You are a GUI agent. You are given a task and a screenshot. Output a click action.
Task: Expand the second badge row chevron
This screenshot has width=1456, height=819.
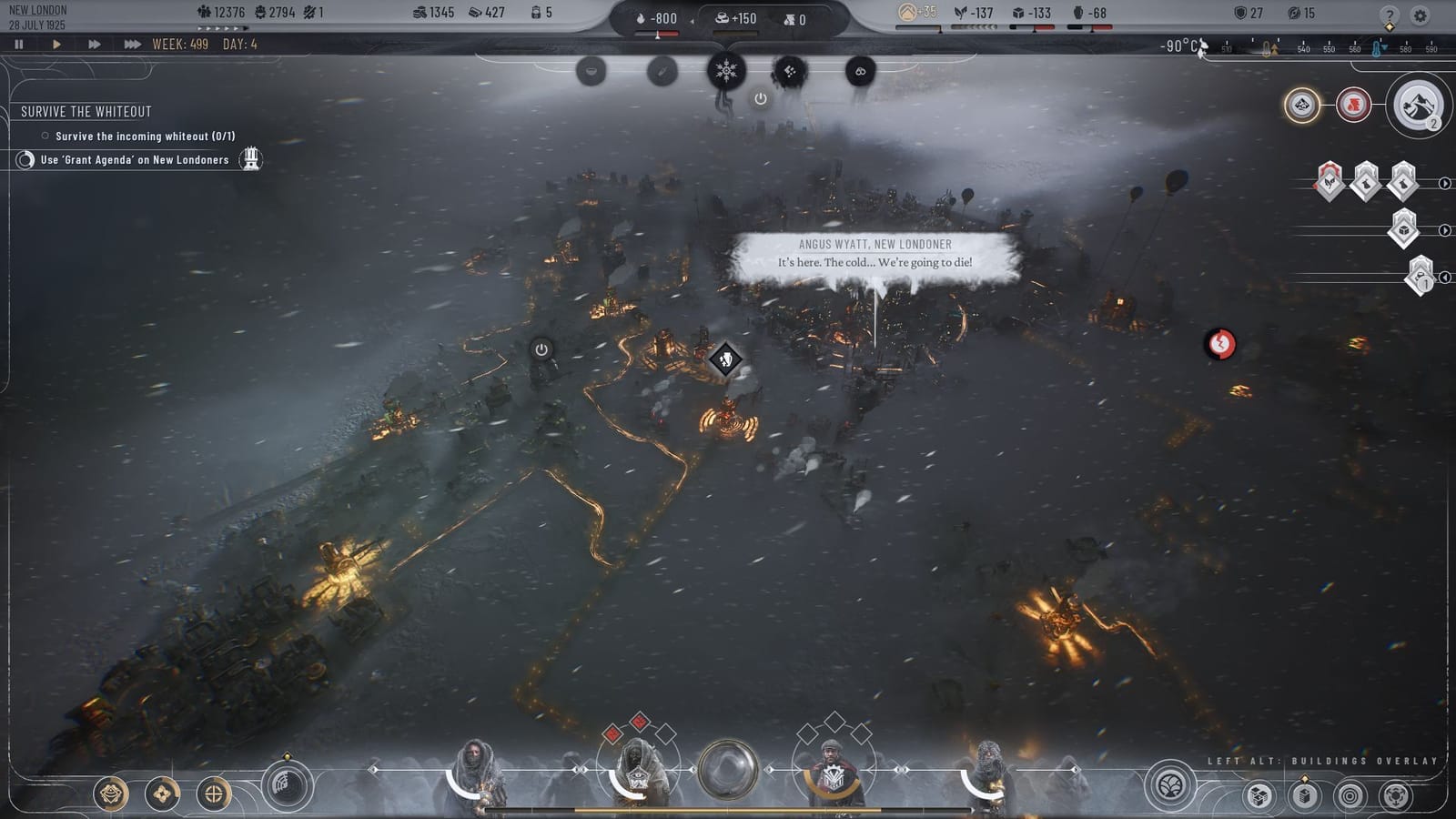click(1446, 229)
